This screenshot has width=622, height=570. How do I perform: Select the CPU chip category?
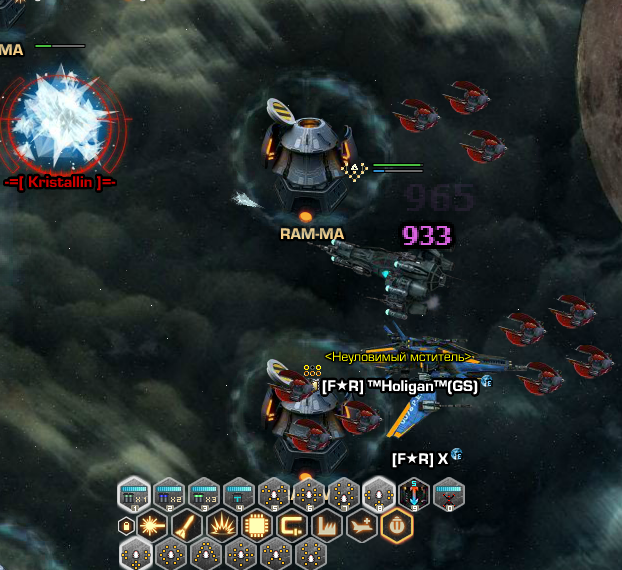click(x=256, y=525)
